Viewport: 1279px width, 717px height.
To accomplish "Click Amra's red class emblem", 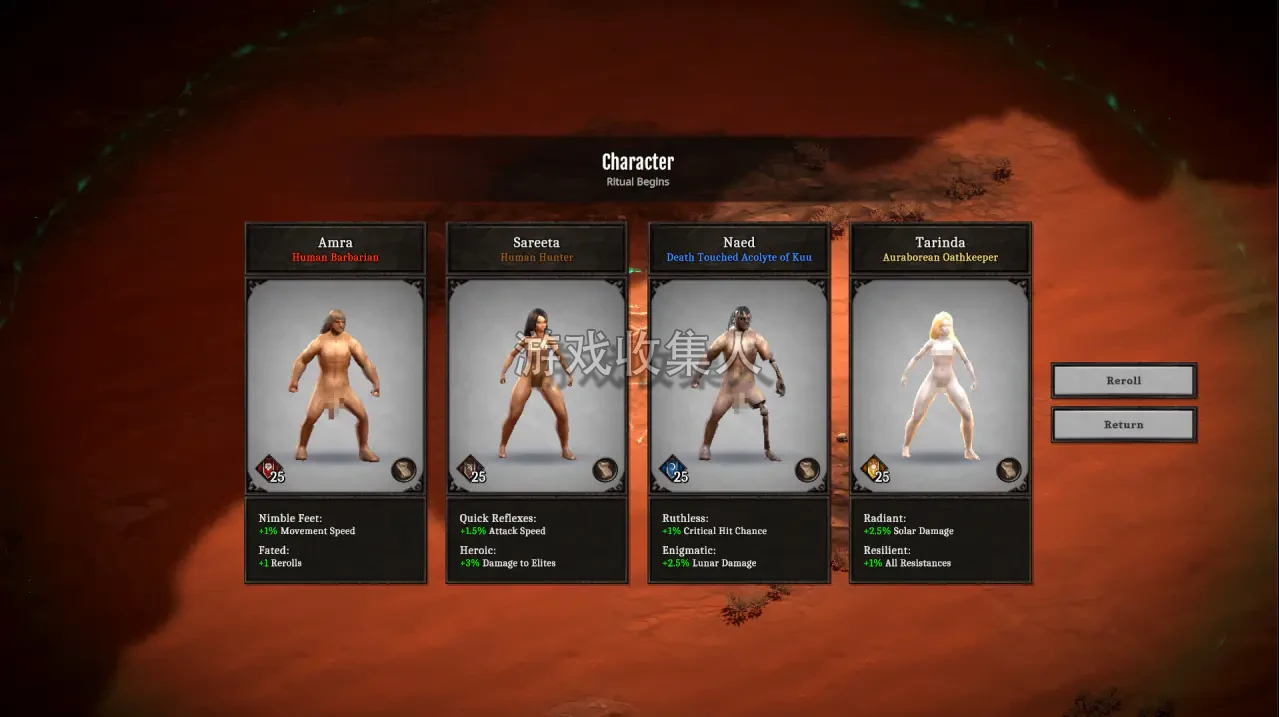I will click(267, 467).
